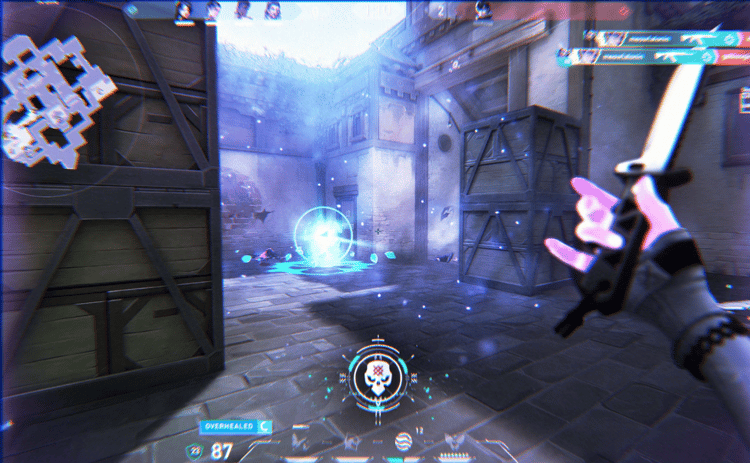Select the winged ultimate ability icon
This screenshot has height=463, width=750.
tap(457, 443)
